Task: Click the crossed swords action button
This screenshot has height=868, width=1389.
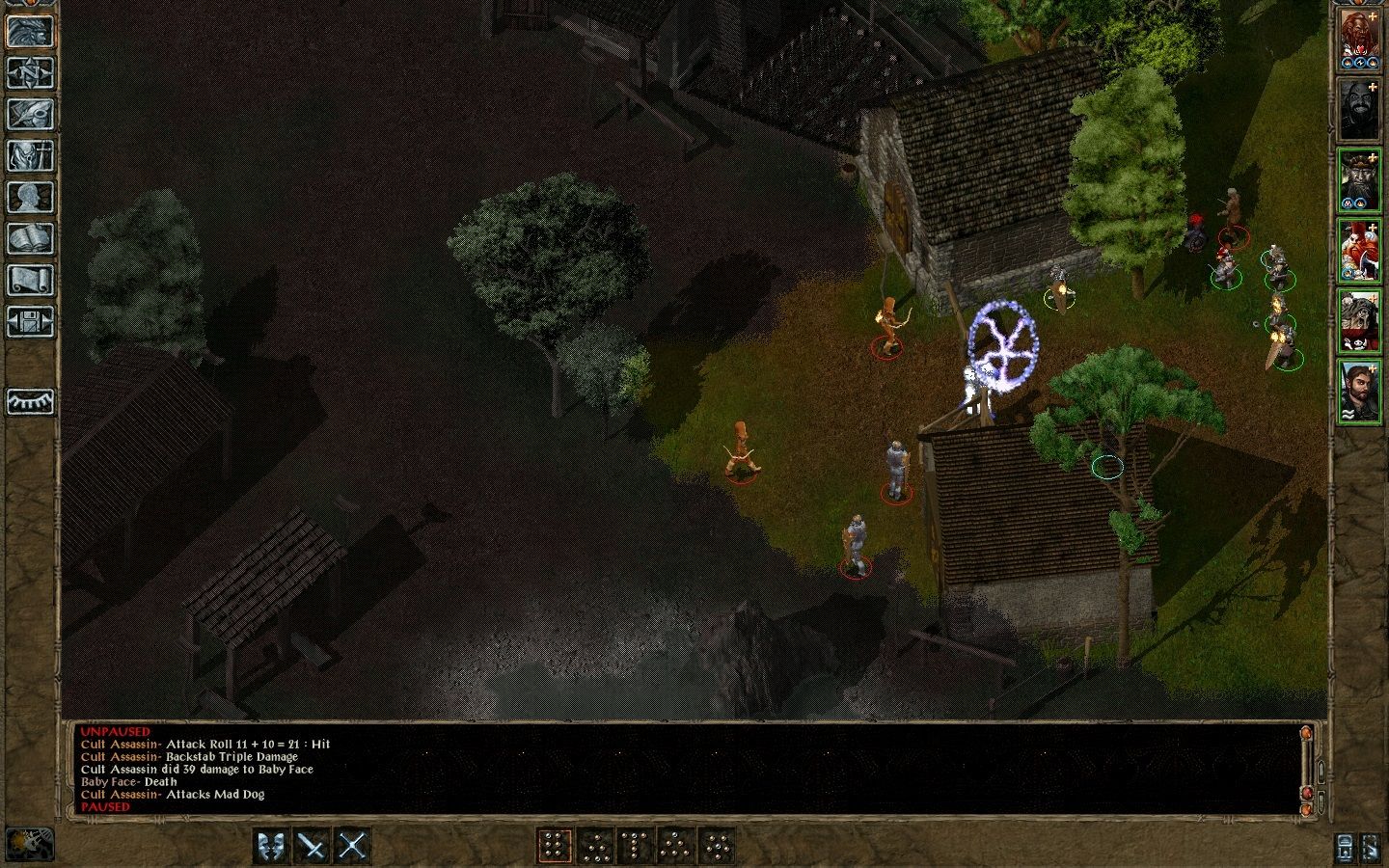Action: coord(353,846)
